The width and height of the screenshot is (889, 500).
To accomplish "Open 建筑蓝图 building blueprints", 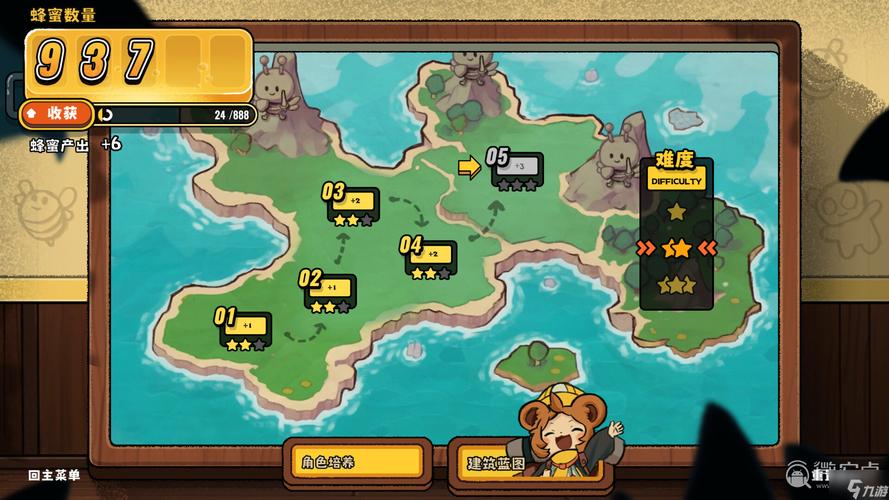I will coord(495,464).
